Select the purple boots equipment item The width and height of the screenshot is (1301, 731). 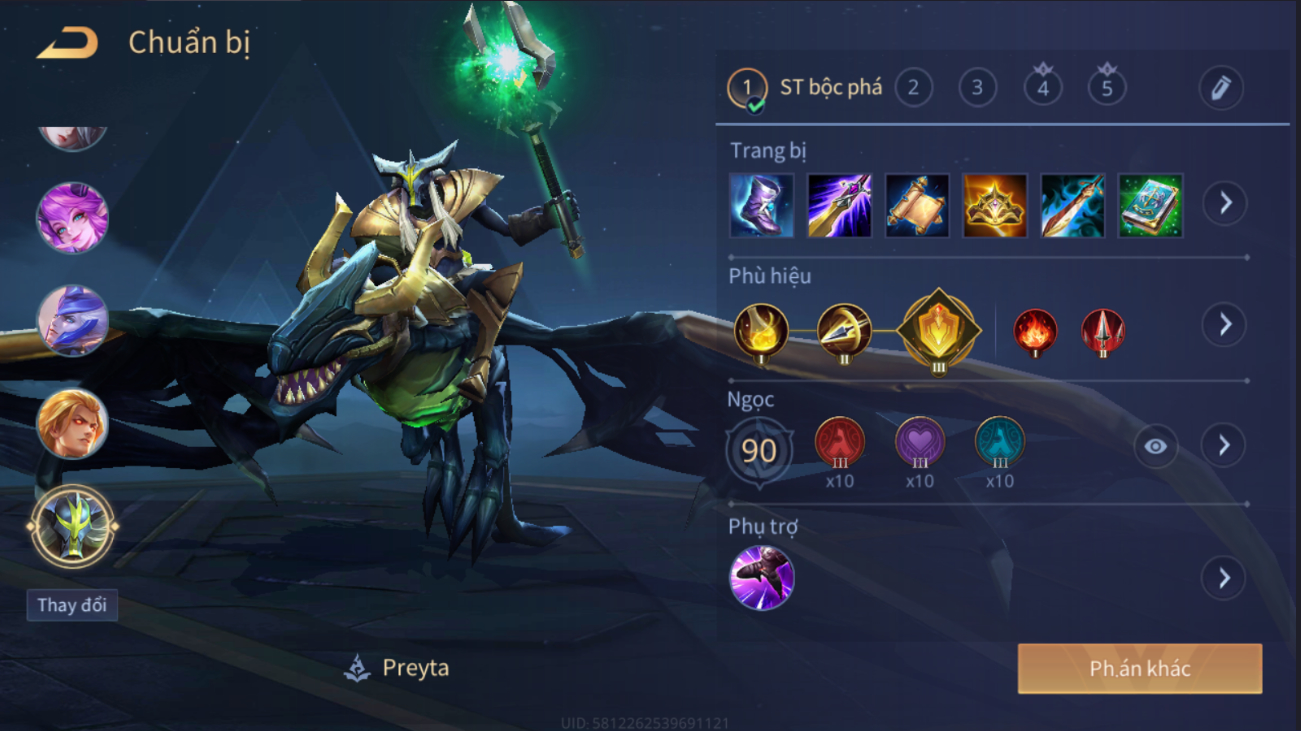coord(762,205)
